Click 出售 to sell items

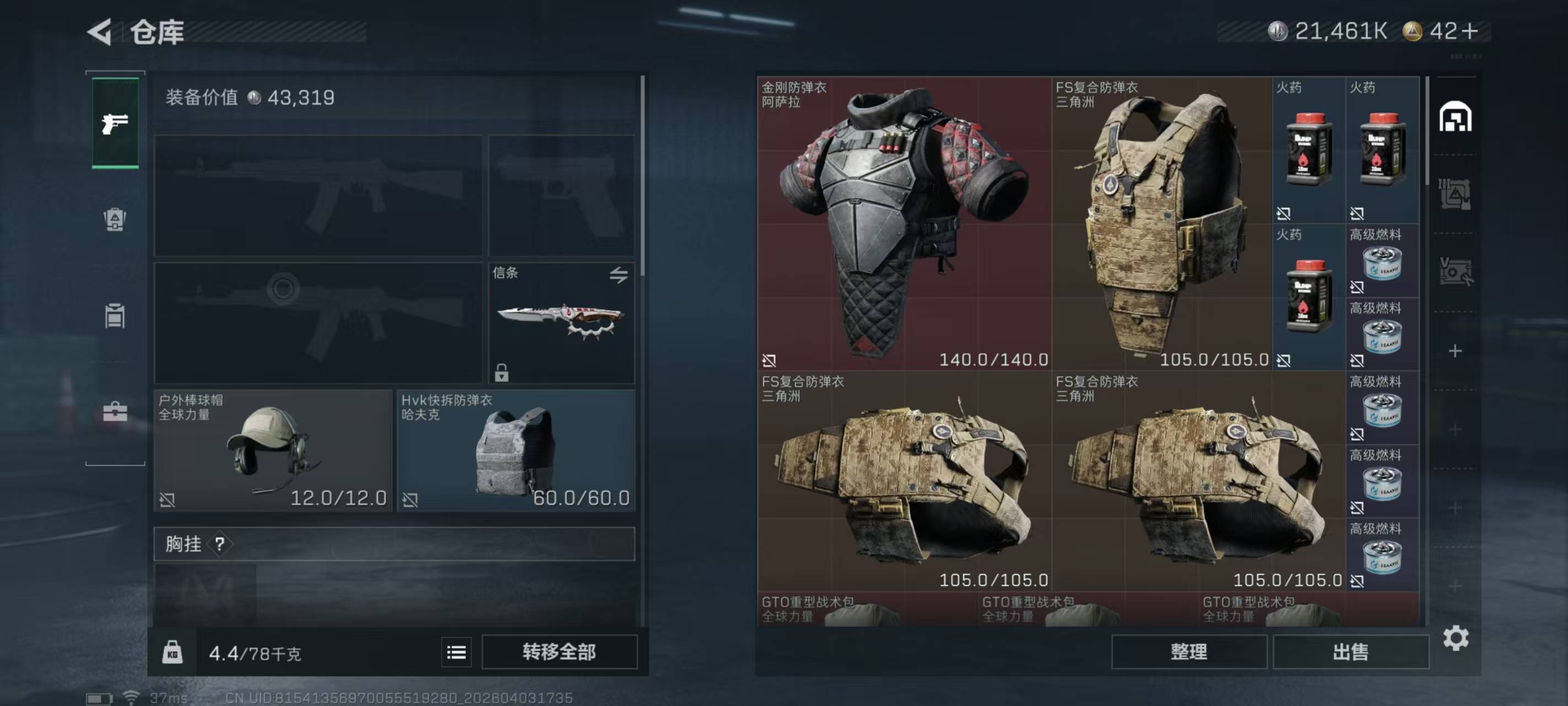(x=1351, y=652)
